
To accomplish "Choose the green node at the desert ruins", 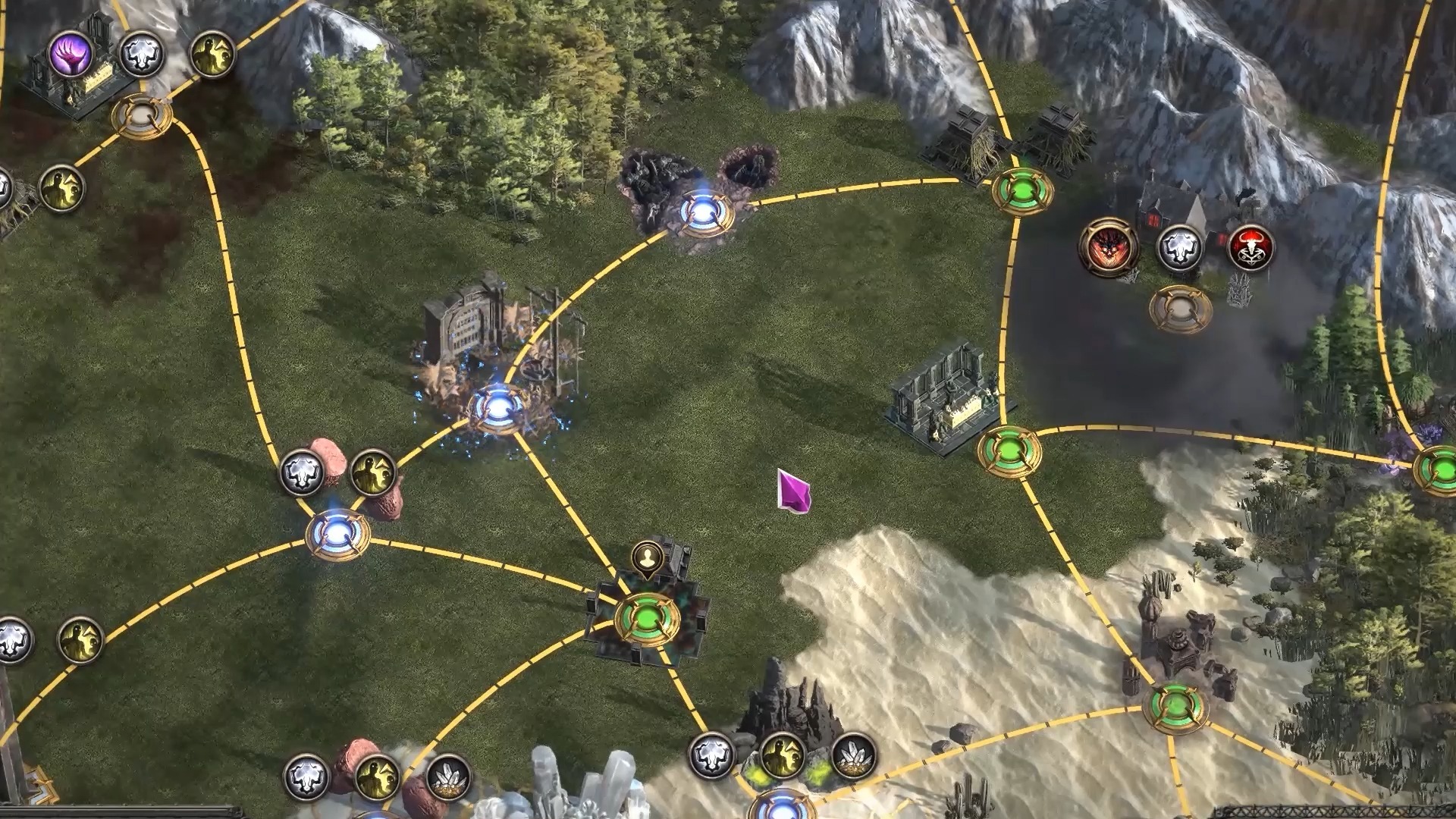I will click(x=1175, y=707).
